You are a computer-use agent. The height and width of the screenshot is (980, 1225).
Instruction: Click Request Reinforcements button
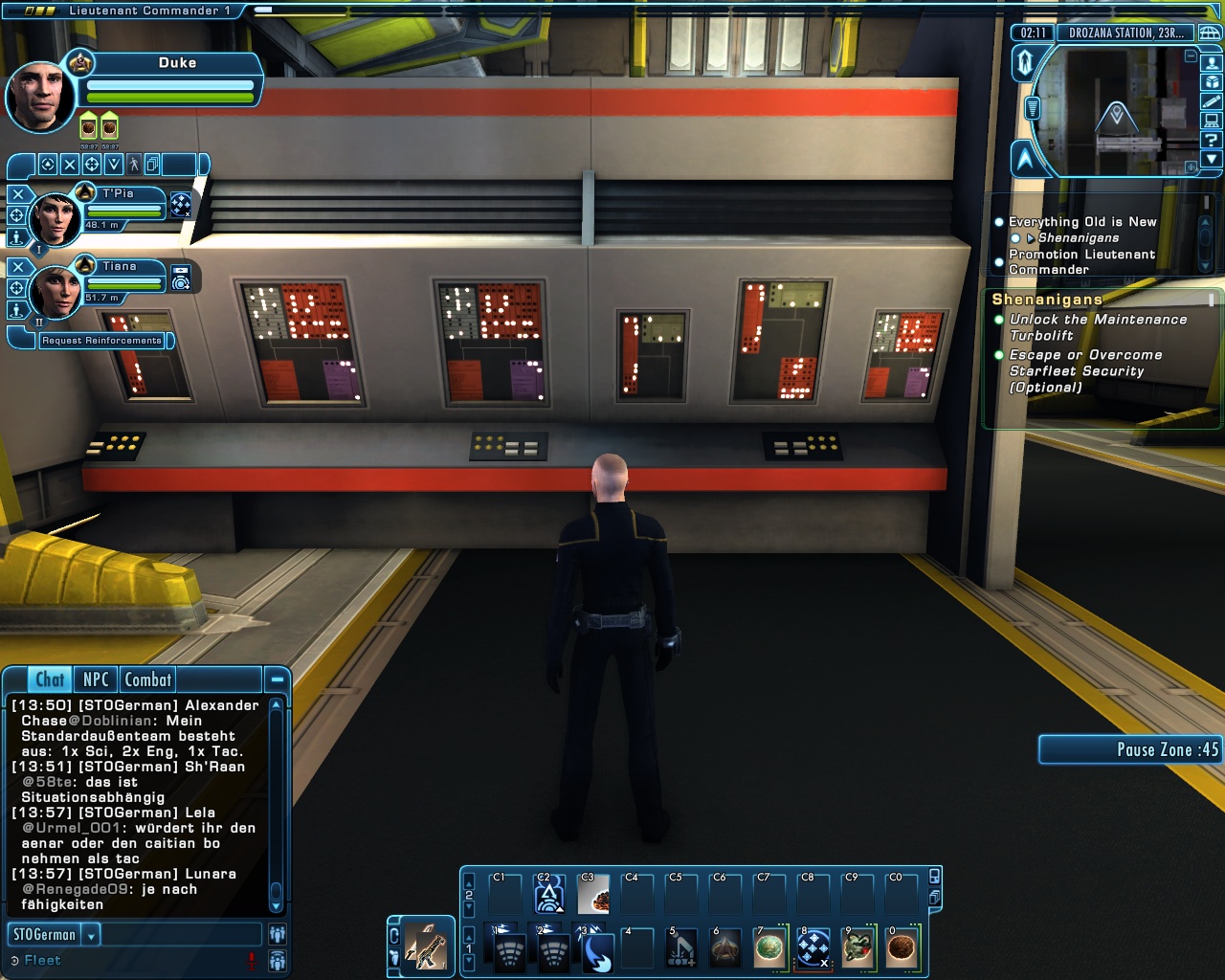pyautogui.click(x=101, y=341)
